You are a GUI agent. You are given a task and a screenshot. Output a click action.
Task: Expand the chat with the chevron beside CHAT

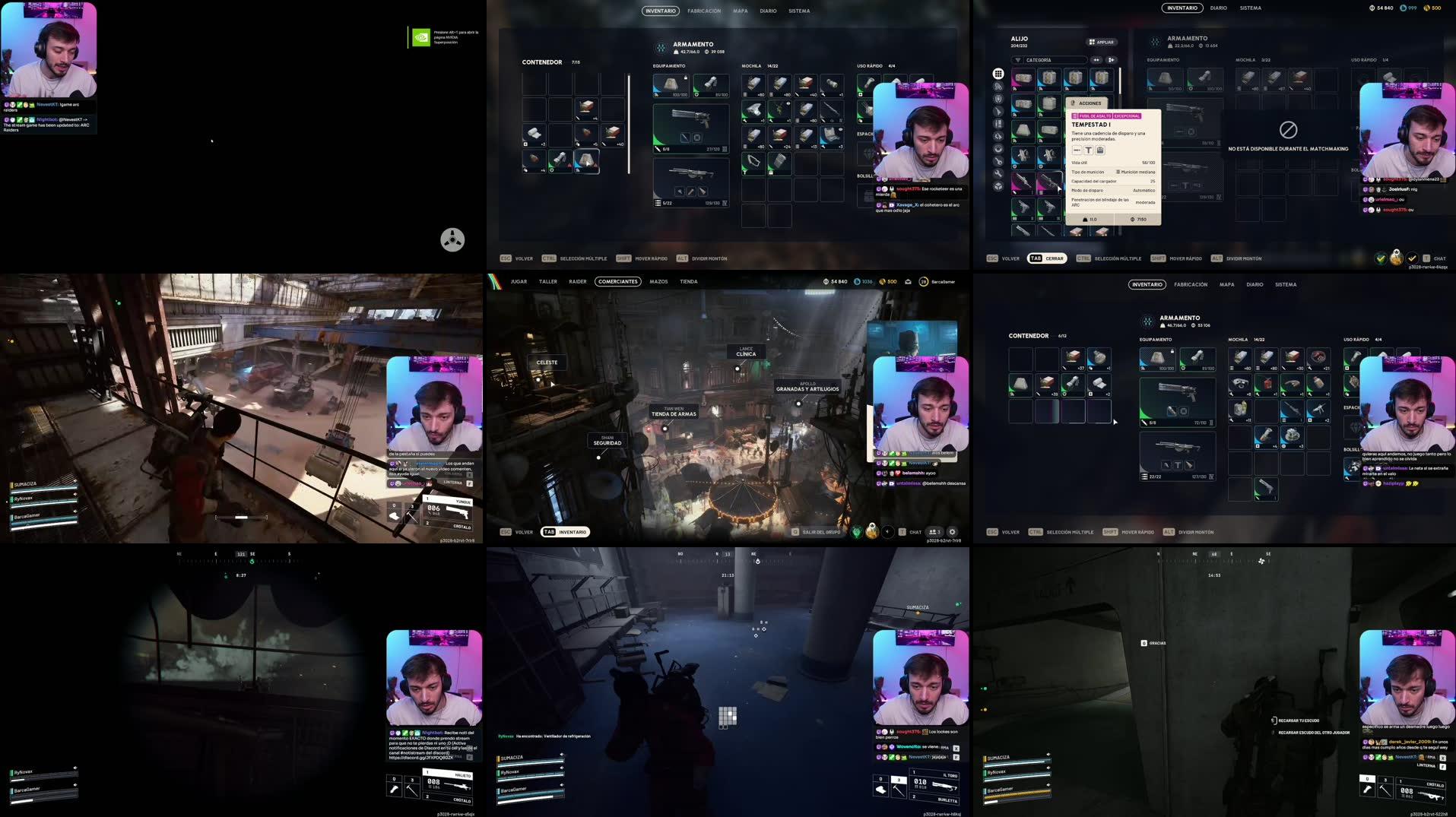[887, 531]
